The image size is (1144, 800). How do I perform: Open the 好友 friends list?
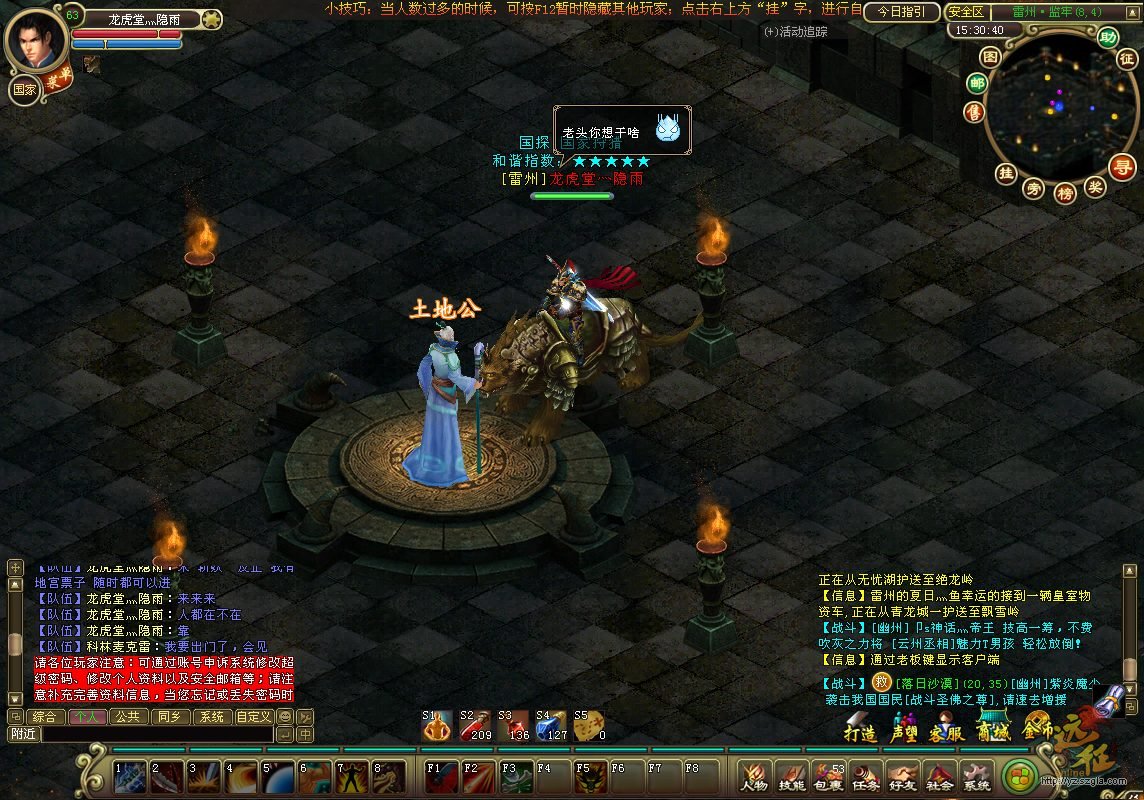[902, 776]
